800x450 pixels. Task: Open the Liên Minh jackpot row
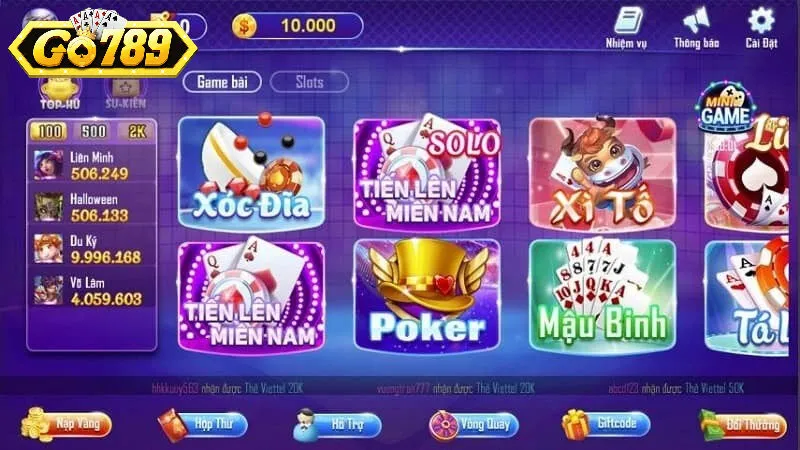[x=90, y=165]
